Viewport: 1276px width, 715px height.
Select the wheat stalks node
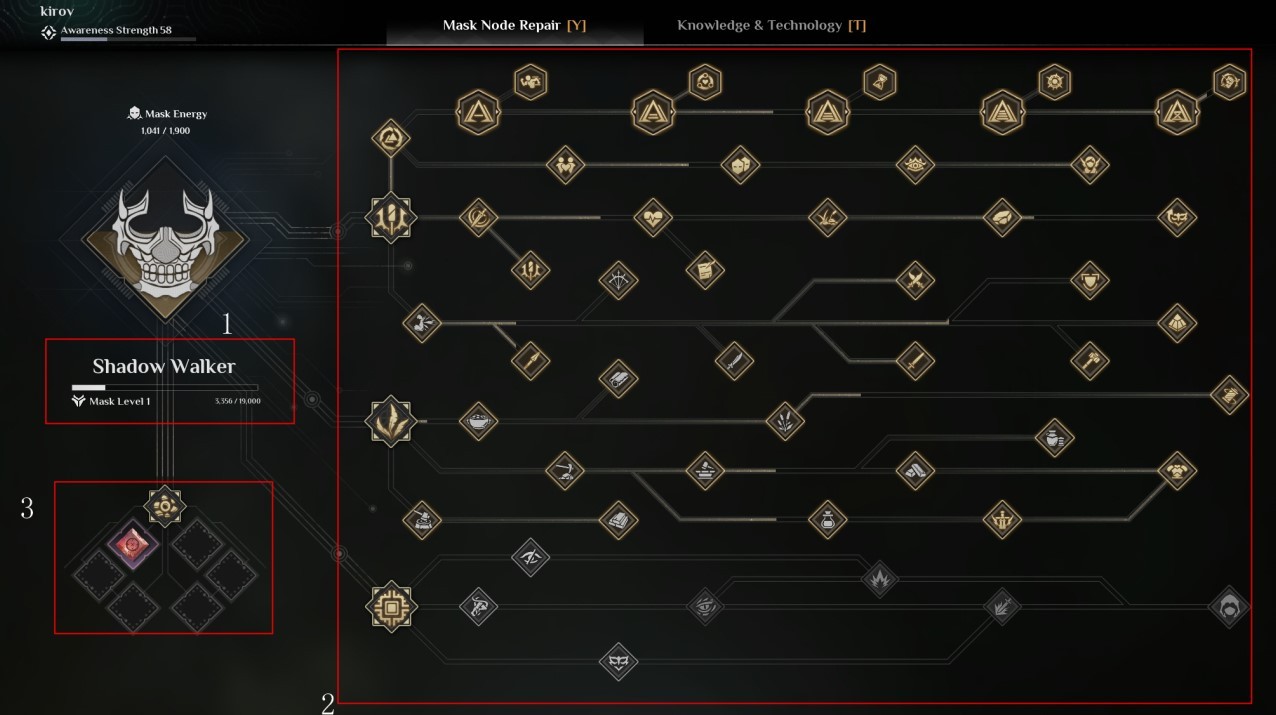(785, 421)
